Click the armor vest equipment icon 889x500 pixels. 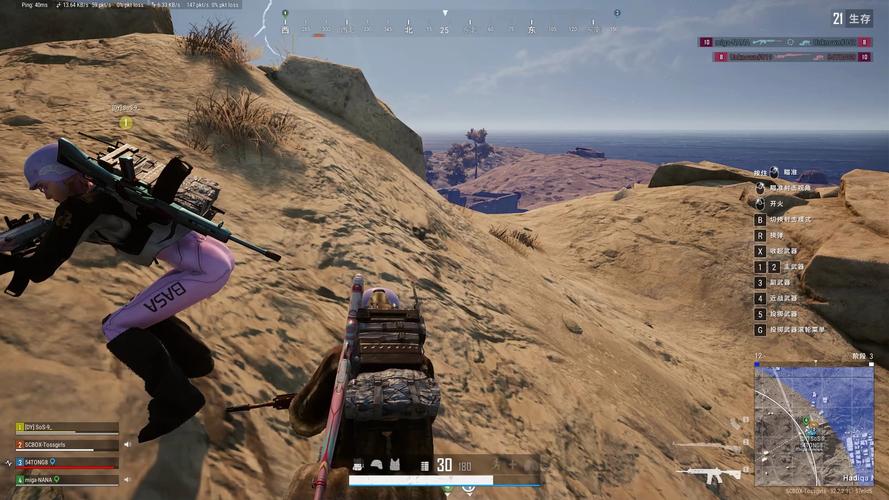pyautogui.click(x=394, y=465)
